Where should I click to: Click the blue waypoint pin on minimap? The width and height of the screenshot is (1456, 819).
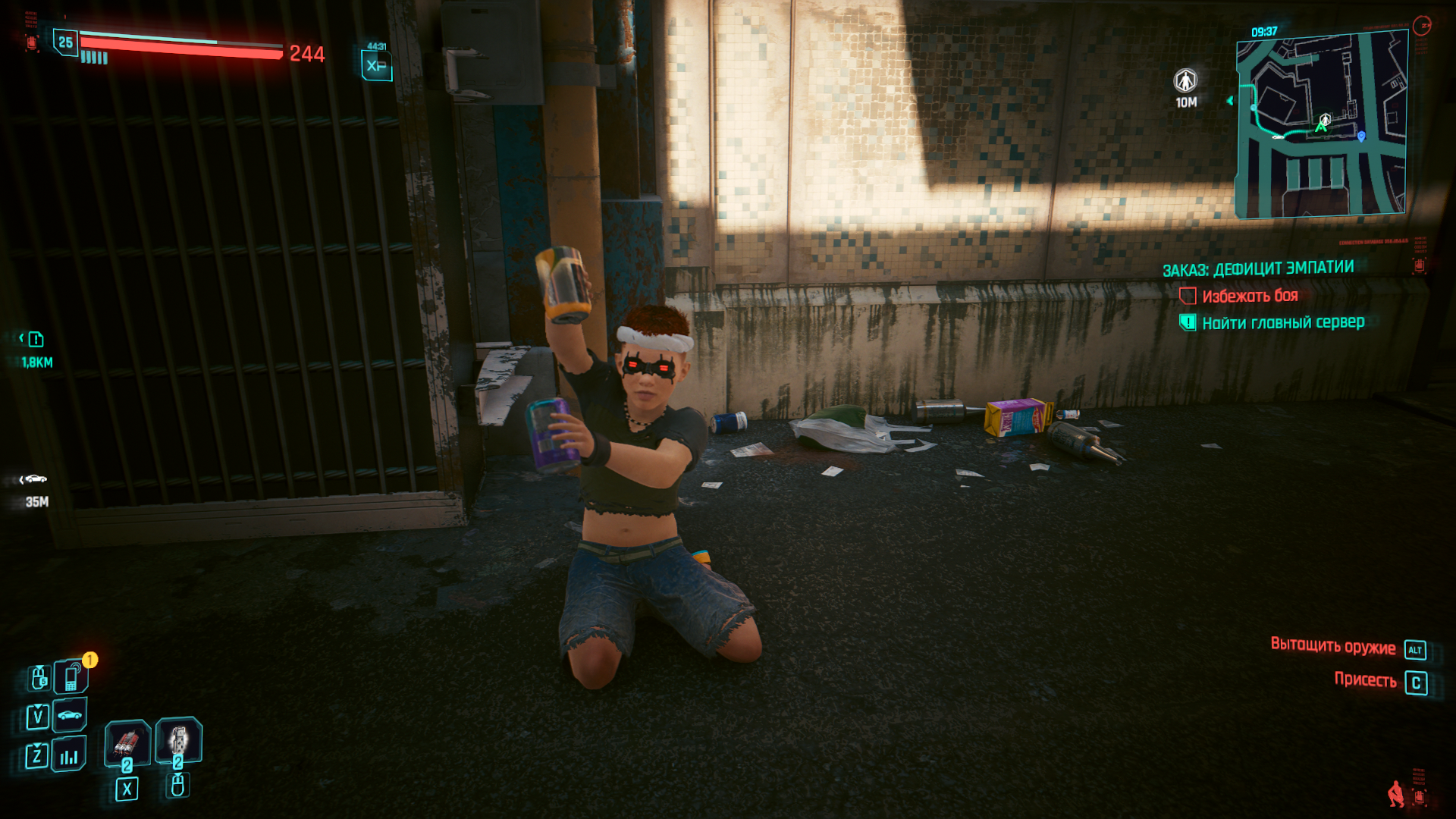pos(1361,136)
